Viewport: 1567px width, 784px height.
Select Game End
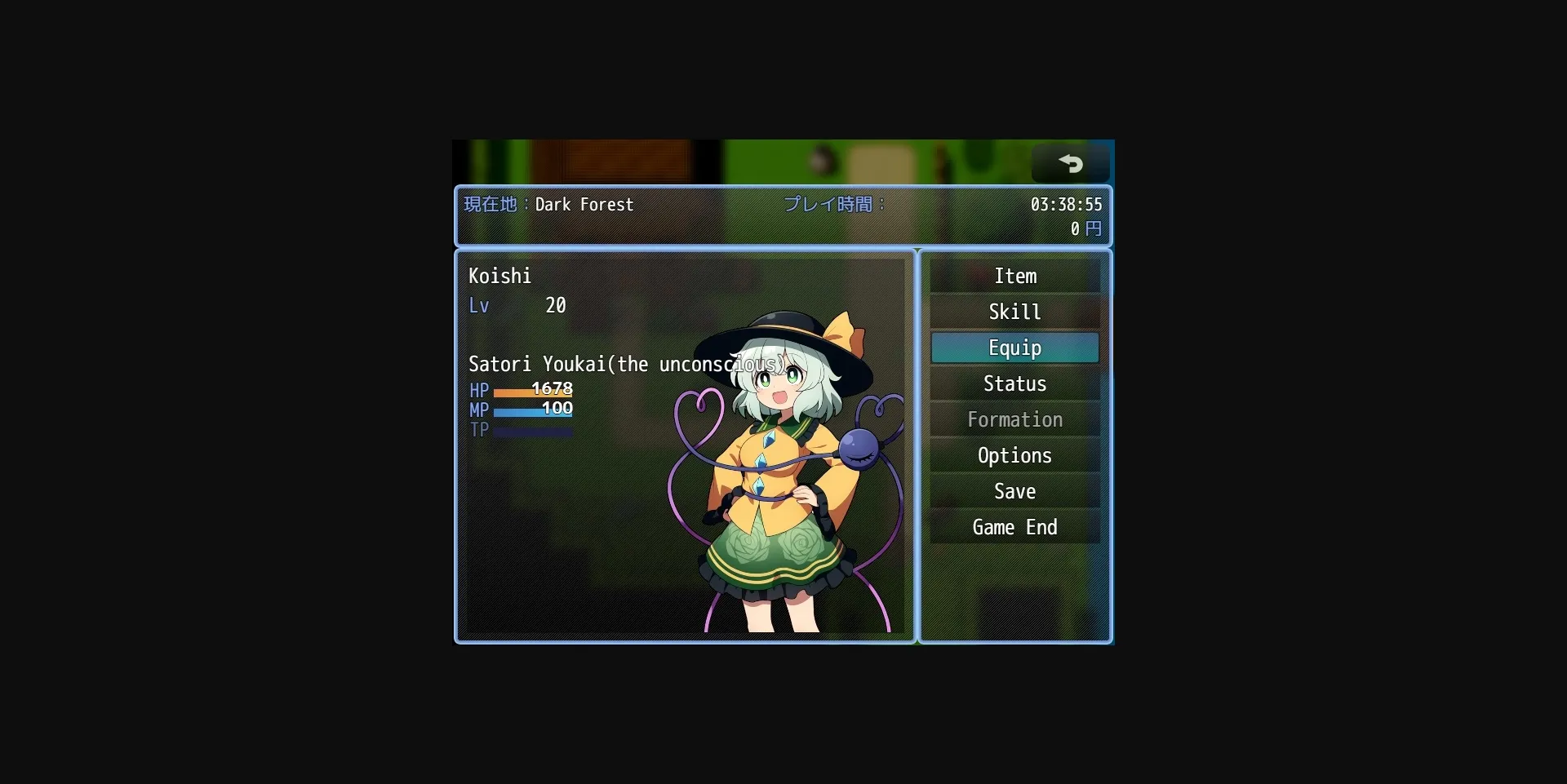1014,527
